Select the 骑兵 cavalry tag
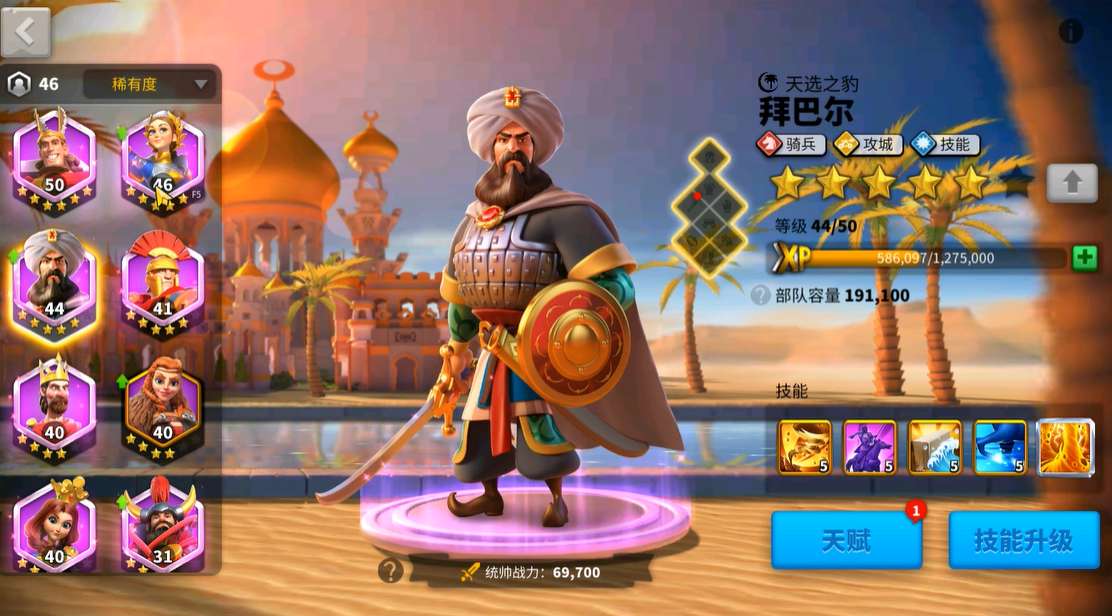The width and height of the screenshot is (1112, 616). pyautogui.click(x=792, y=144)
